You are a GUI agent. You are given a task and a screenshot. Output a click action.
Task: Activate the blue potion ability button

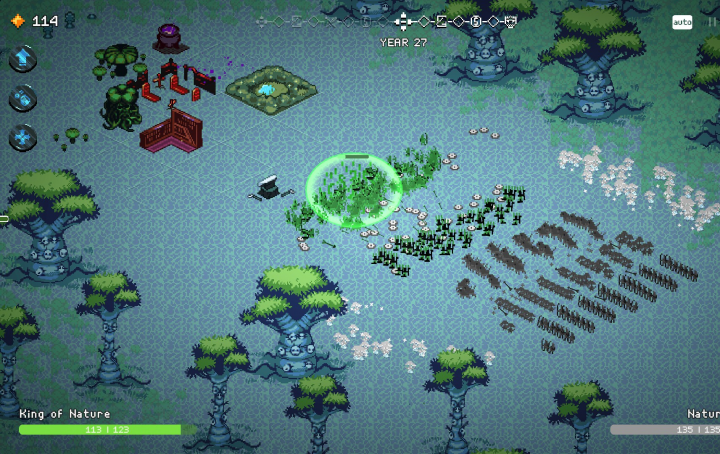coord(24,98)
